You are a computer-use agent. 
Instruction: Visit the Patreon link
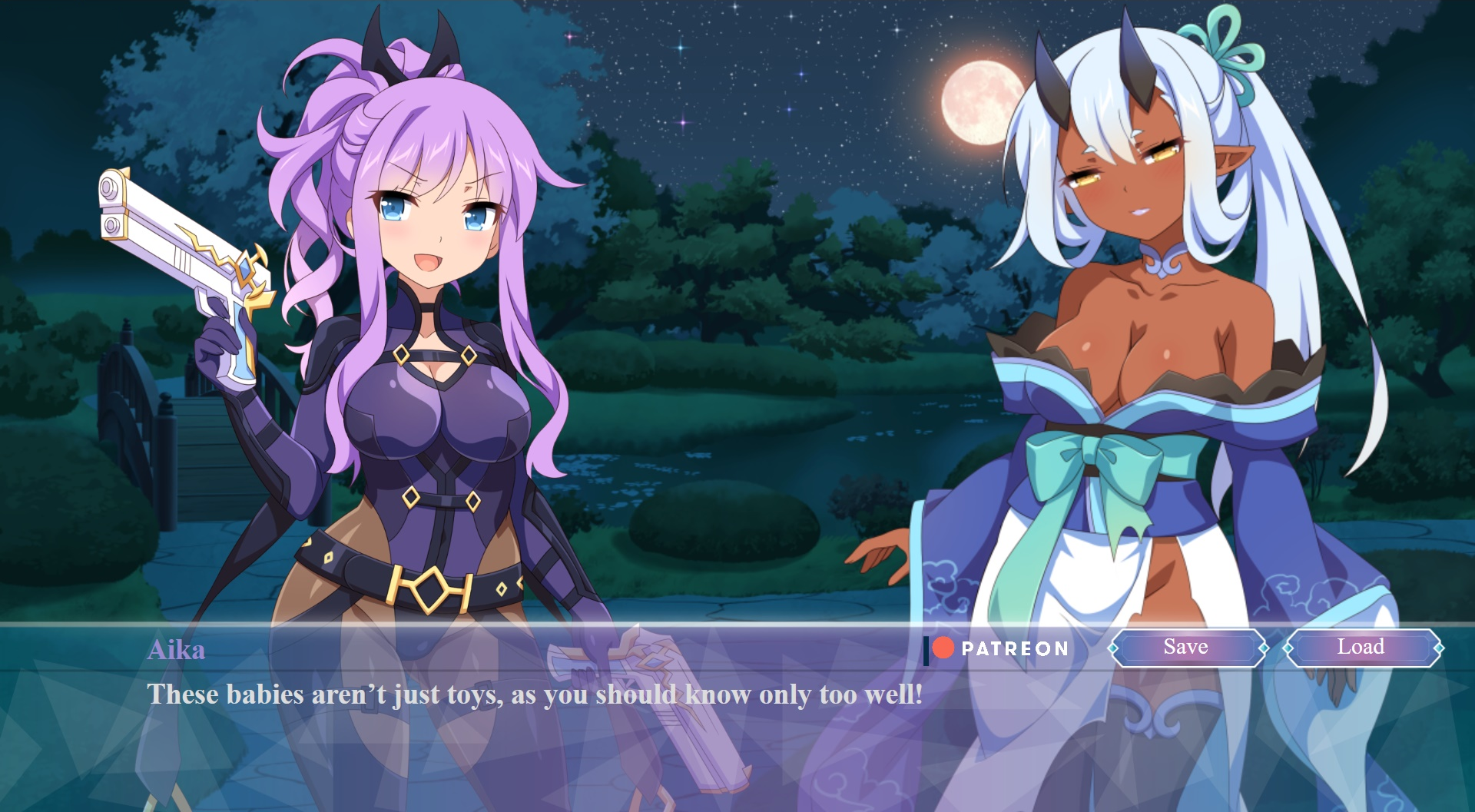[x=998, y=649]
